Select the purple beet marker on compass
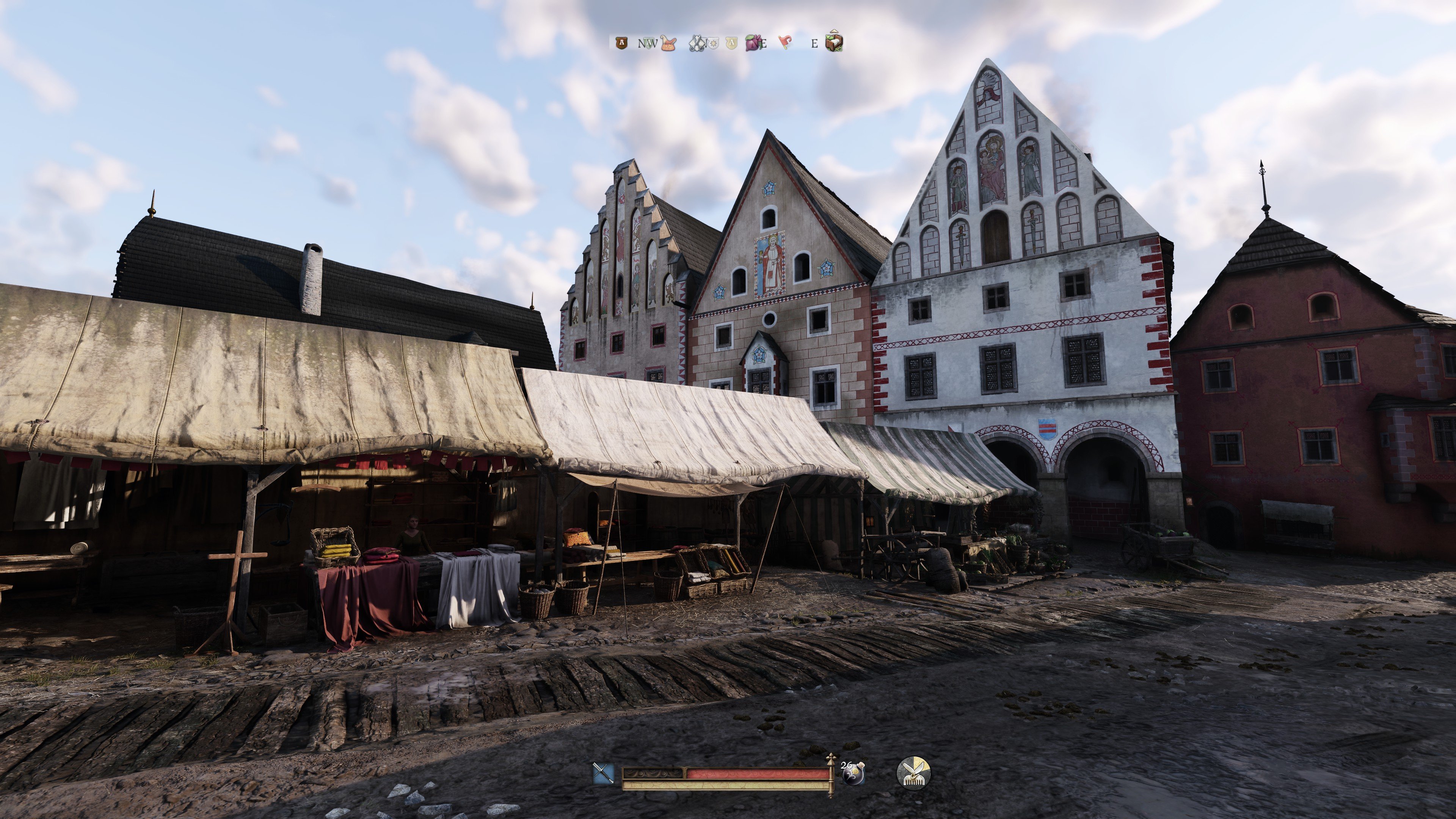The height and width of the screenshot is (819, 1456). (x=753, y=42)
